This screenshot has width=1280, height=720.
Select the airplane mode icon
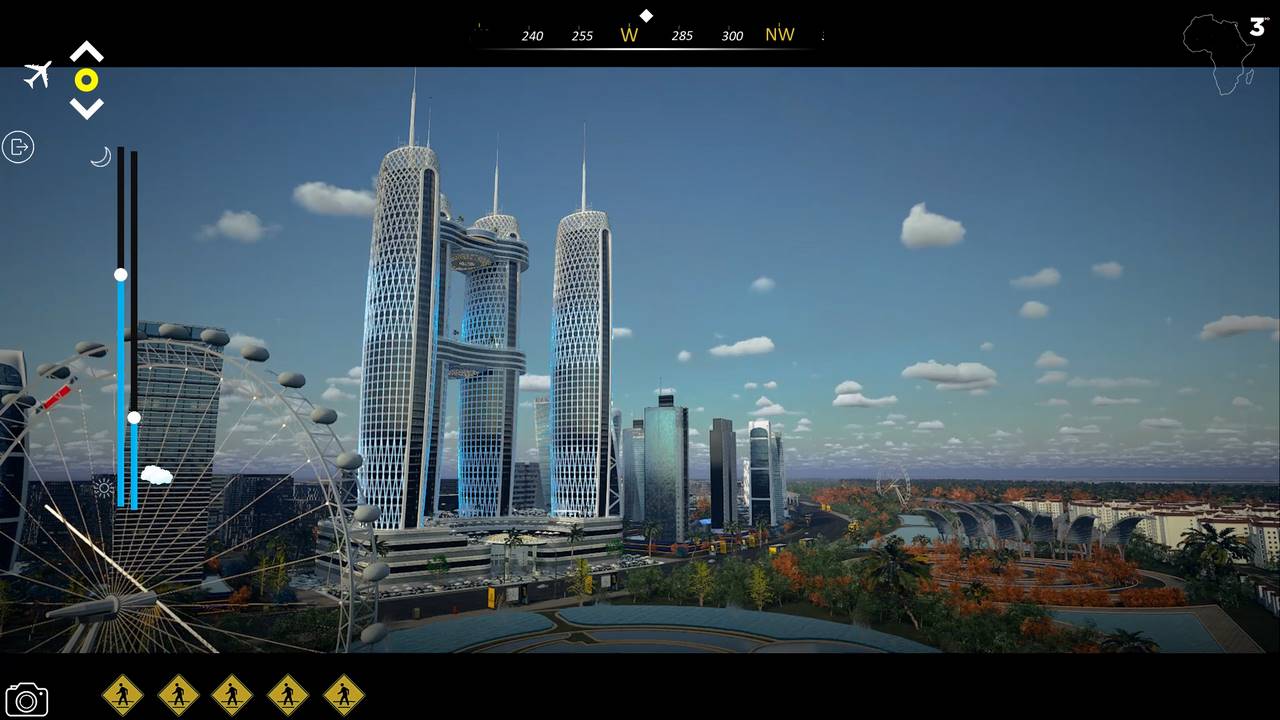pos(37,76)
